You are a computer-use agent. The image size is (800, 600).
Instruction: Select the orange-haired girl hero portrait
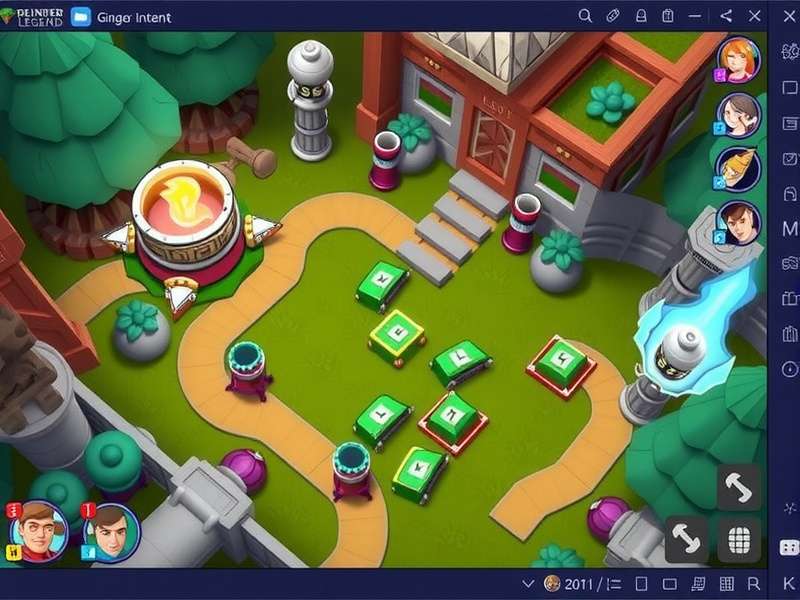pyautogui.click(x=739, y=59)
